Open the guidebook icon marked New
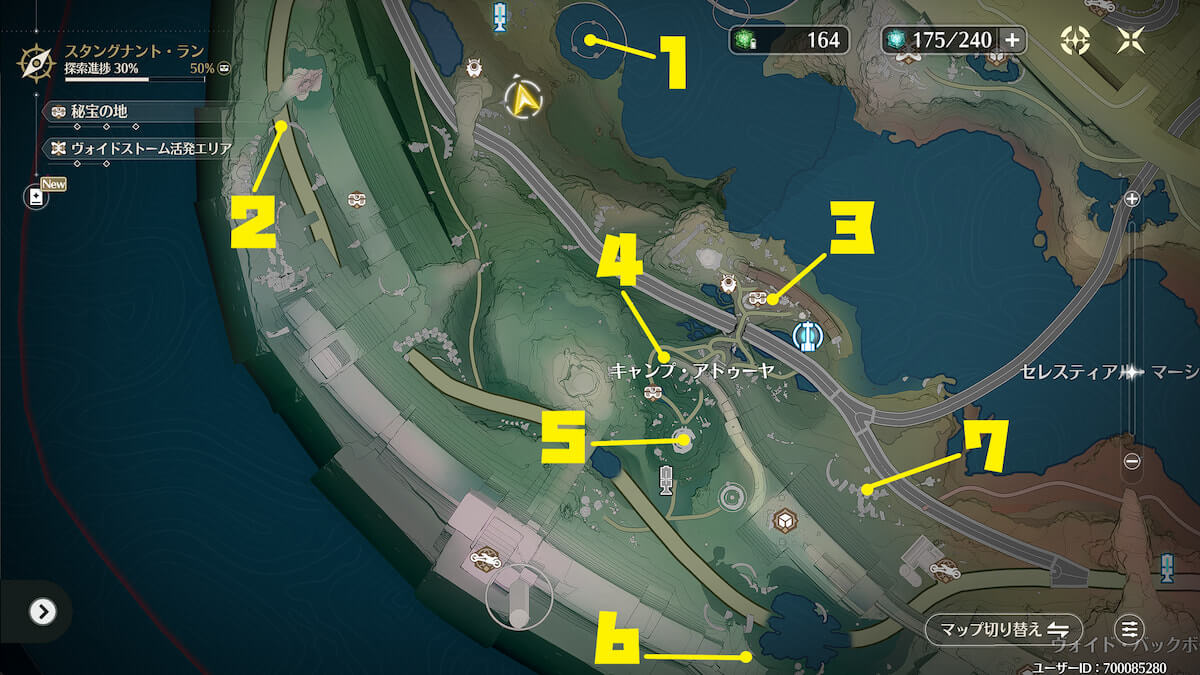This screenshot has width=1200, height=675. [37, 196]
